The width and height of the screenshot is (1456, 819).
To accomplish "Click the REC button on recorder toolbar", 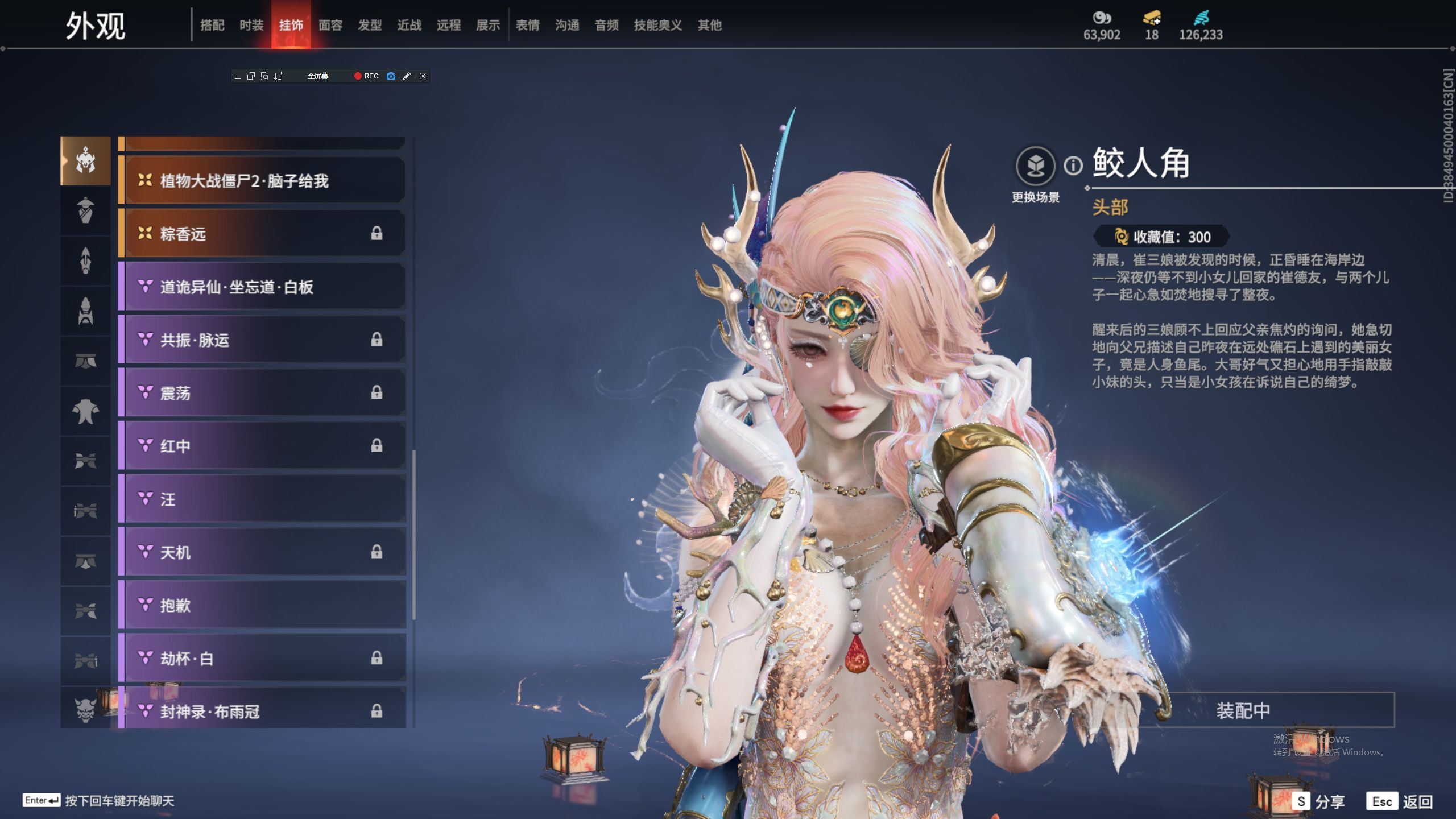I will pos(366,76).
